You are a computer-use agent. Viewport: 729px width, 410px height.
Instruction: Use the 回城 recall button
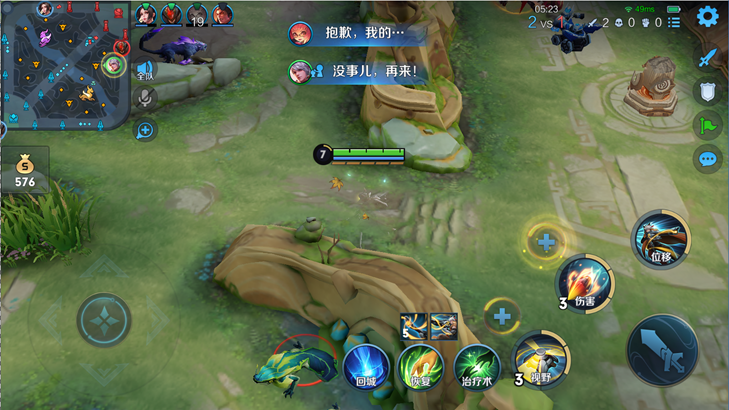(365, 365)
